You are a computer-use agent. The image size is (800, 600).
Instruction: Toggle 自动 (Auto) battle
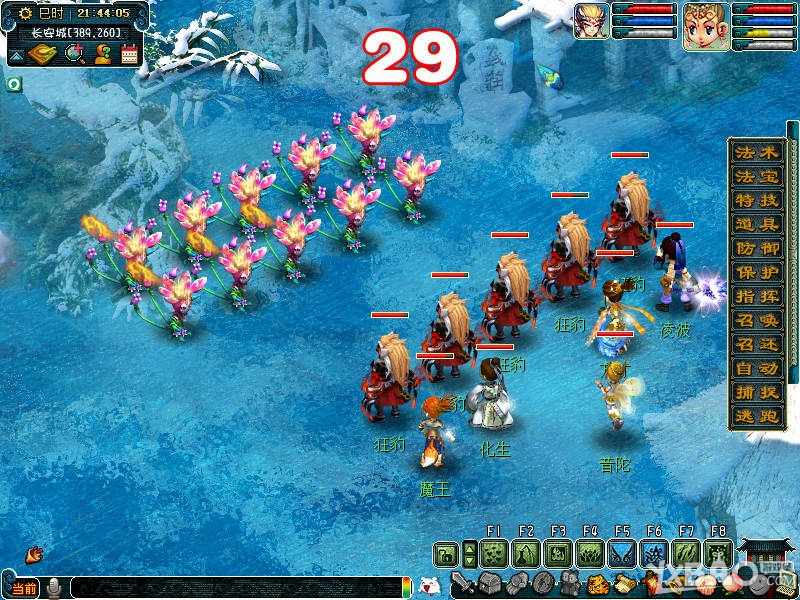pos(756,369)
